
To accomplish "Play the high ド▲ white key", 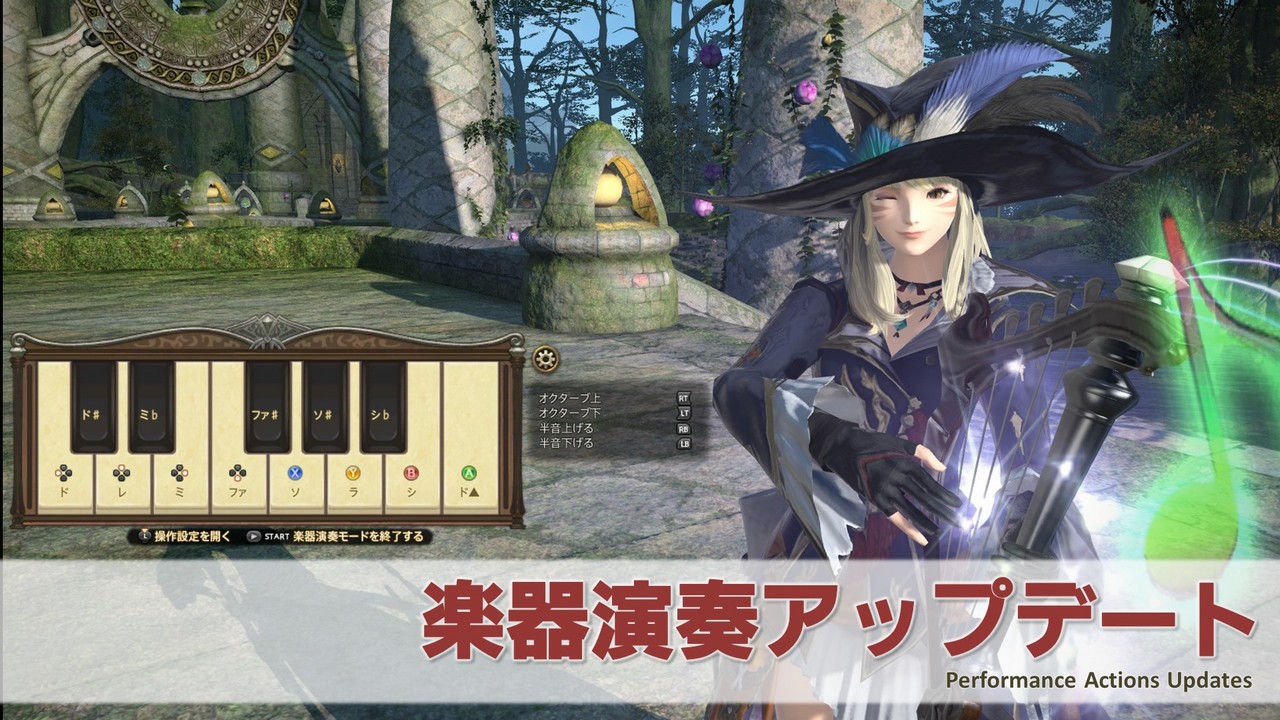I will tap(469, 483).
